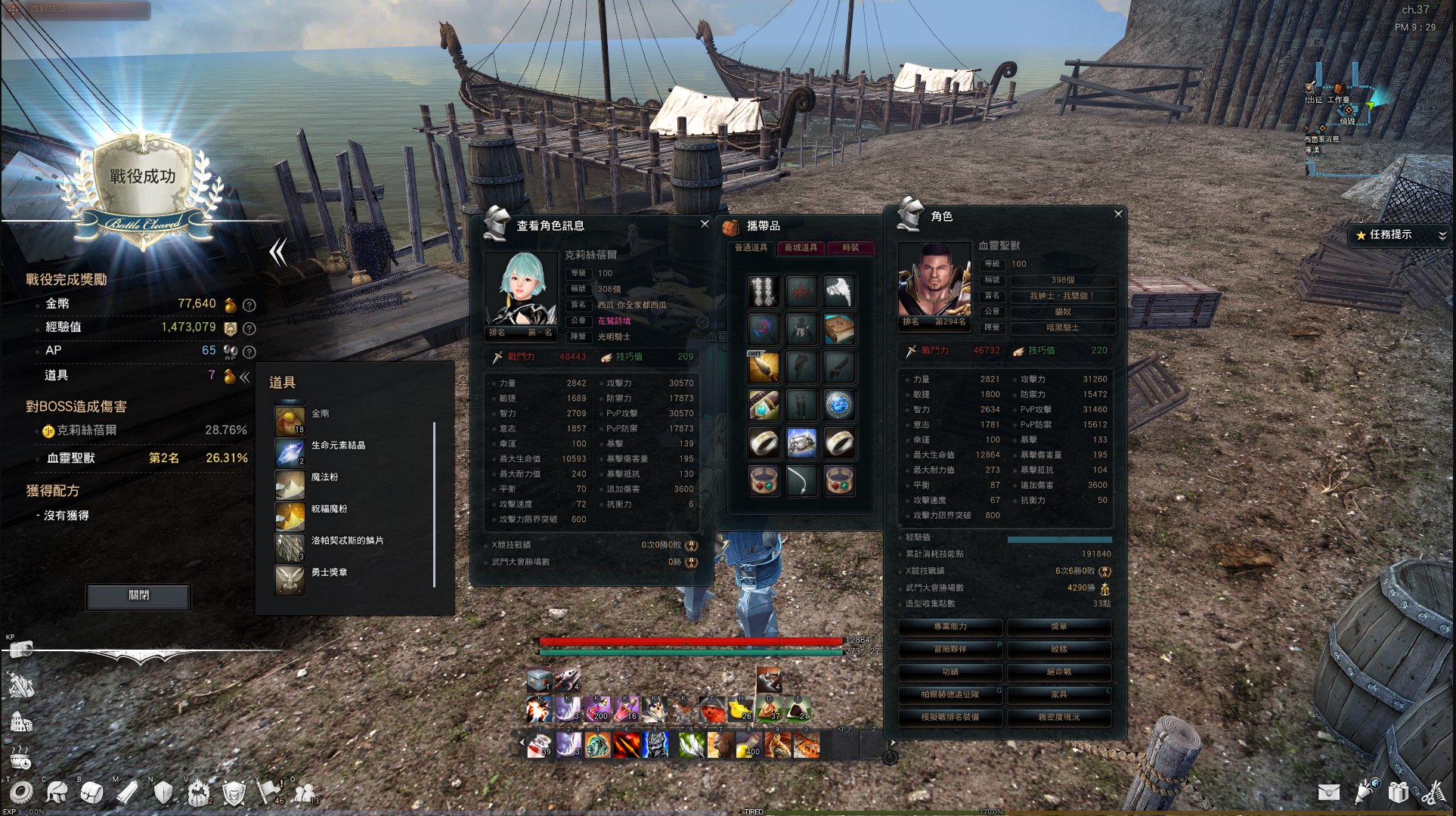Select the white wing equipment slot
Screen dimensions: 1456x816
(839, 291)
